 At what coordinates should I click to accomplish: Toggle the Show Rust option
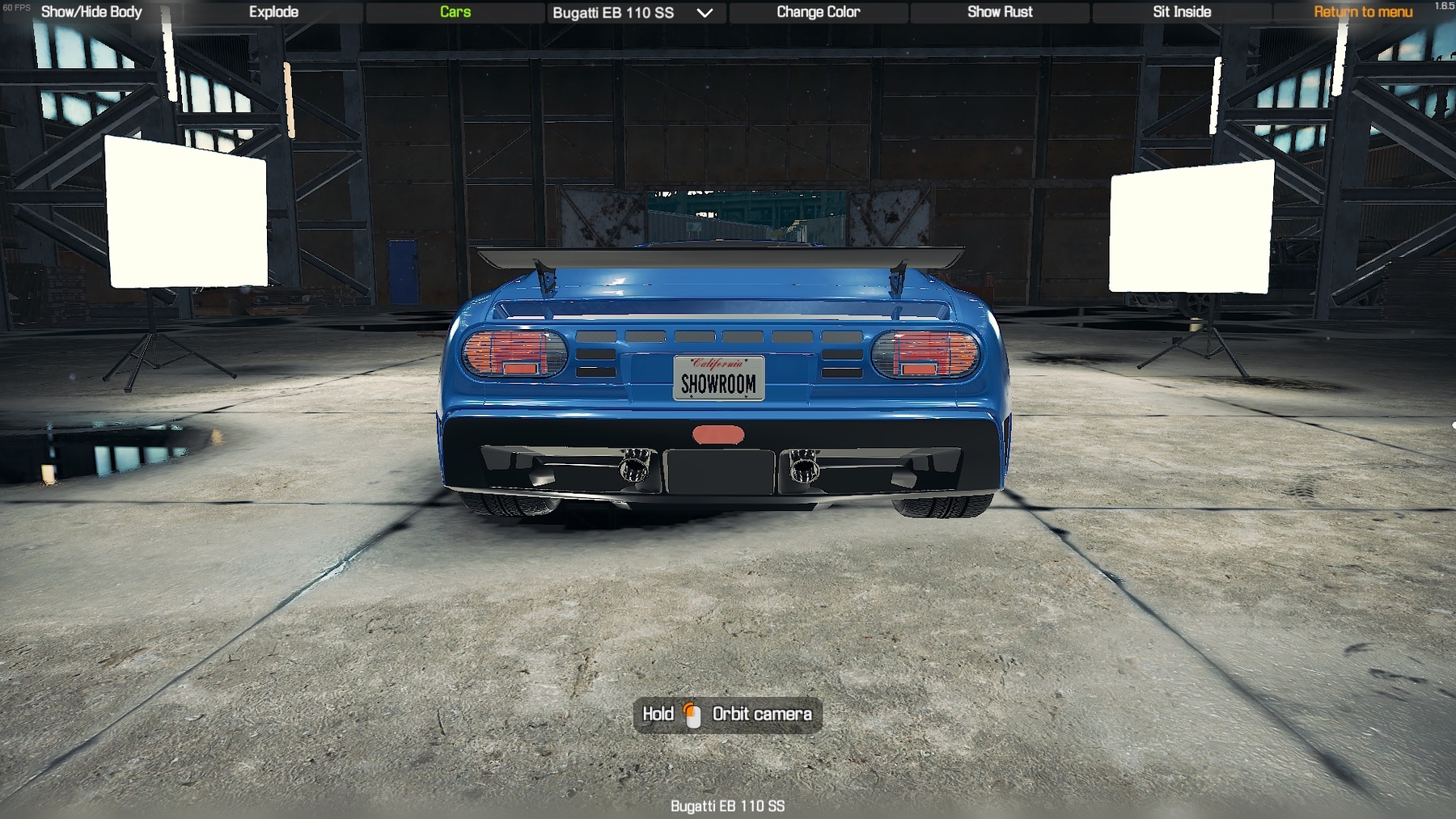pyautogui.click(x=1000, y=12)
